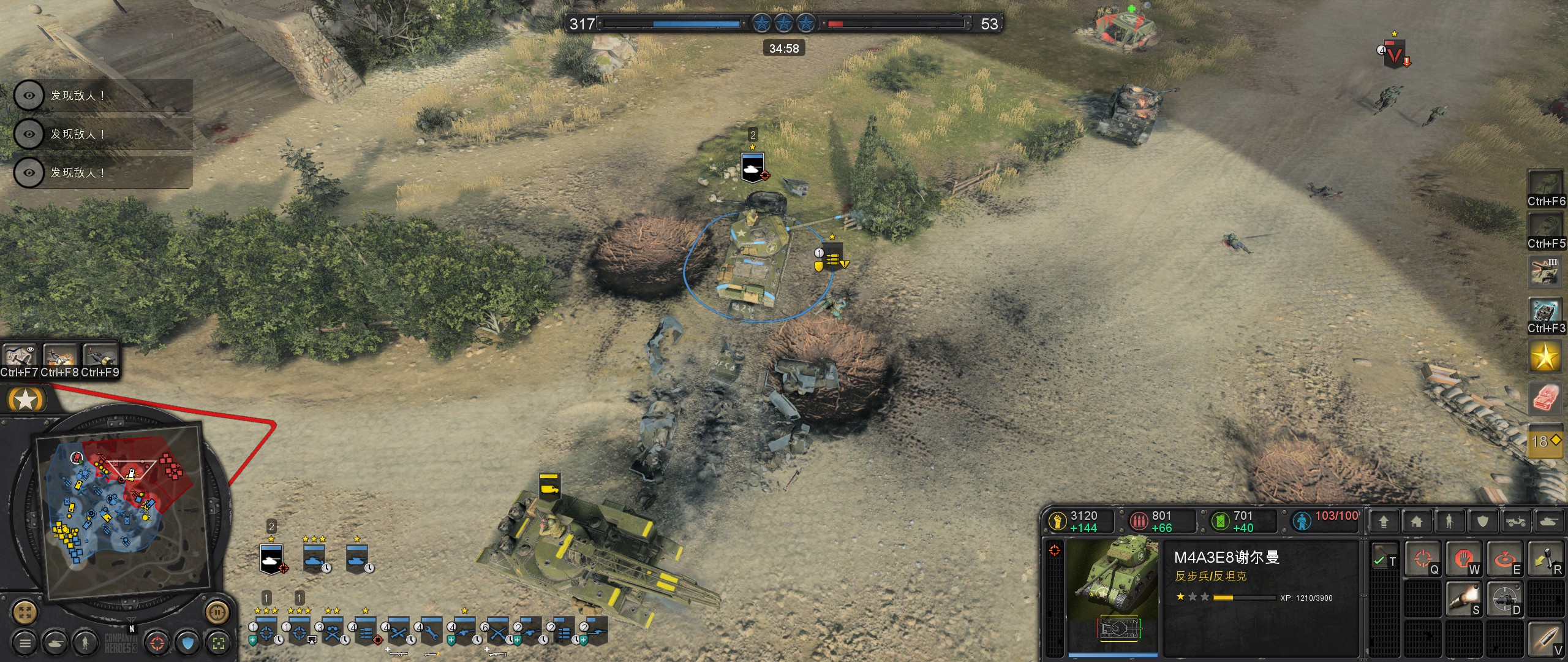
Task: Activate the tank-targeting reticle ability (D)
Action: click(x=1504, y=599)
